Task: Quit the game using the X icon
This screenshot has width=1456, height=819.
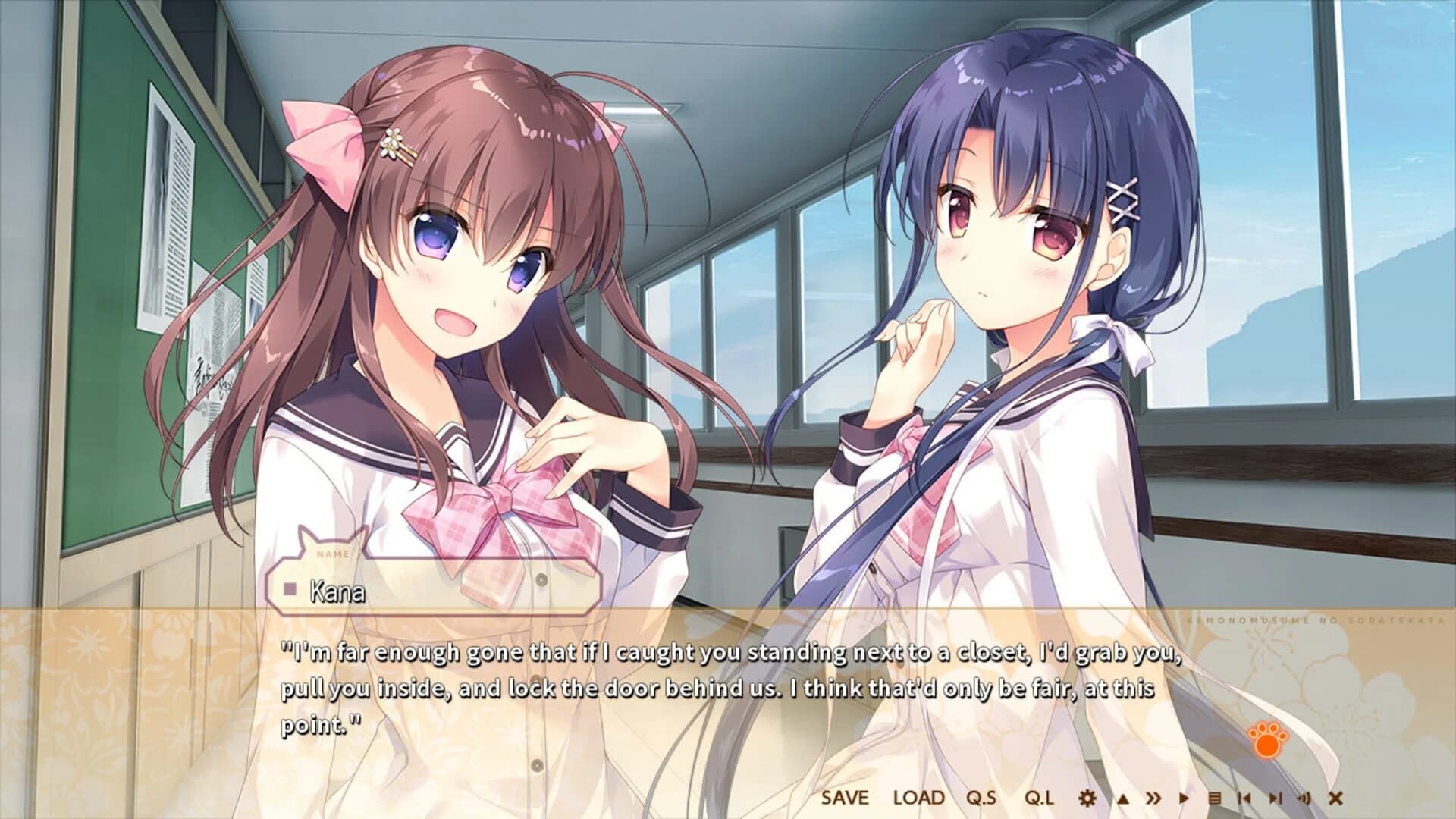Action: [1335, 799]
